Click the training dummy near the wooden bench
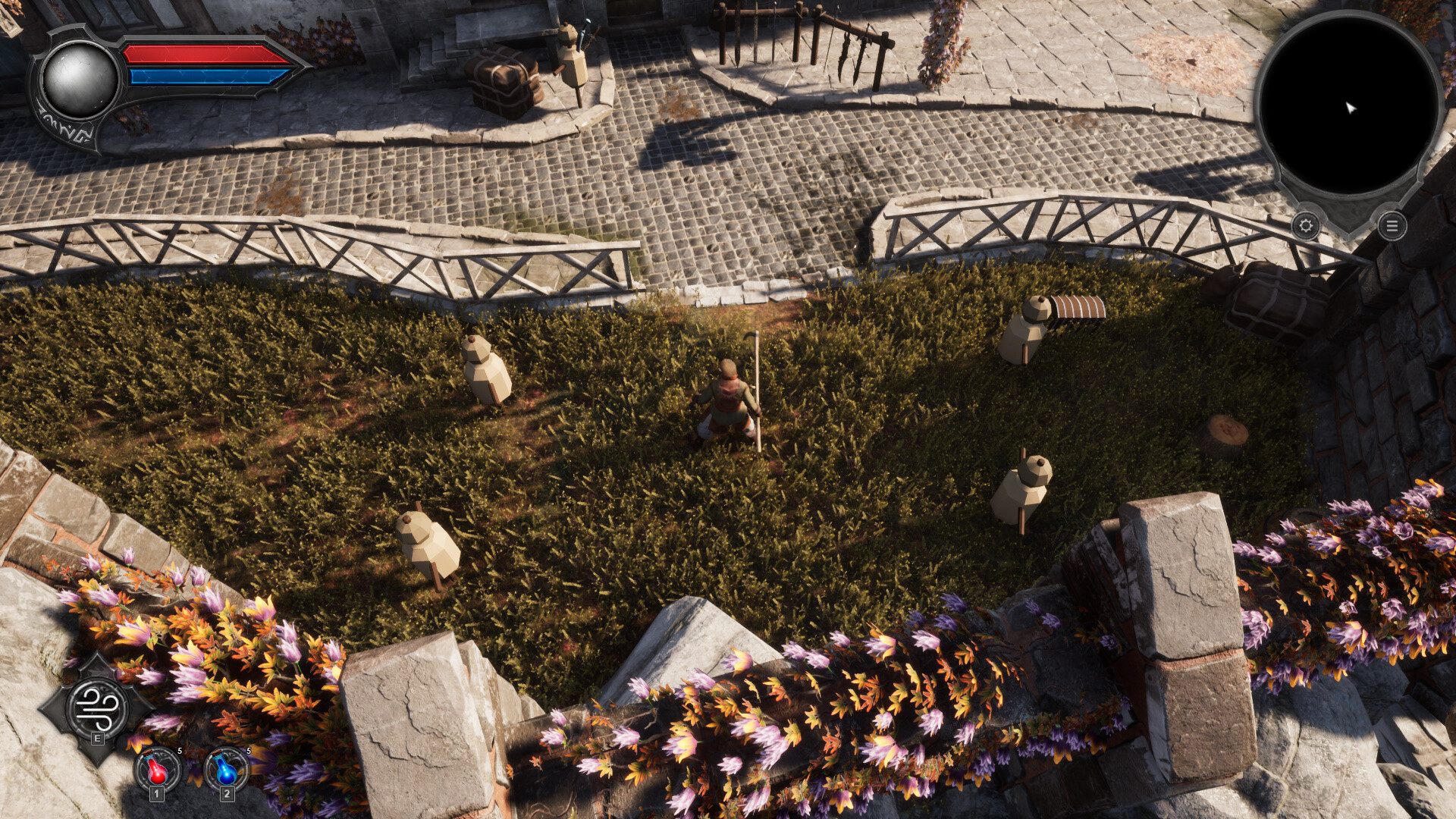 click(1024, 330)
